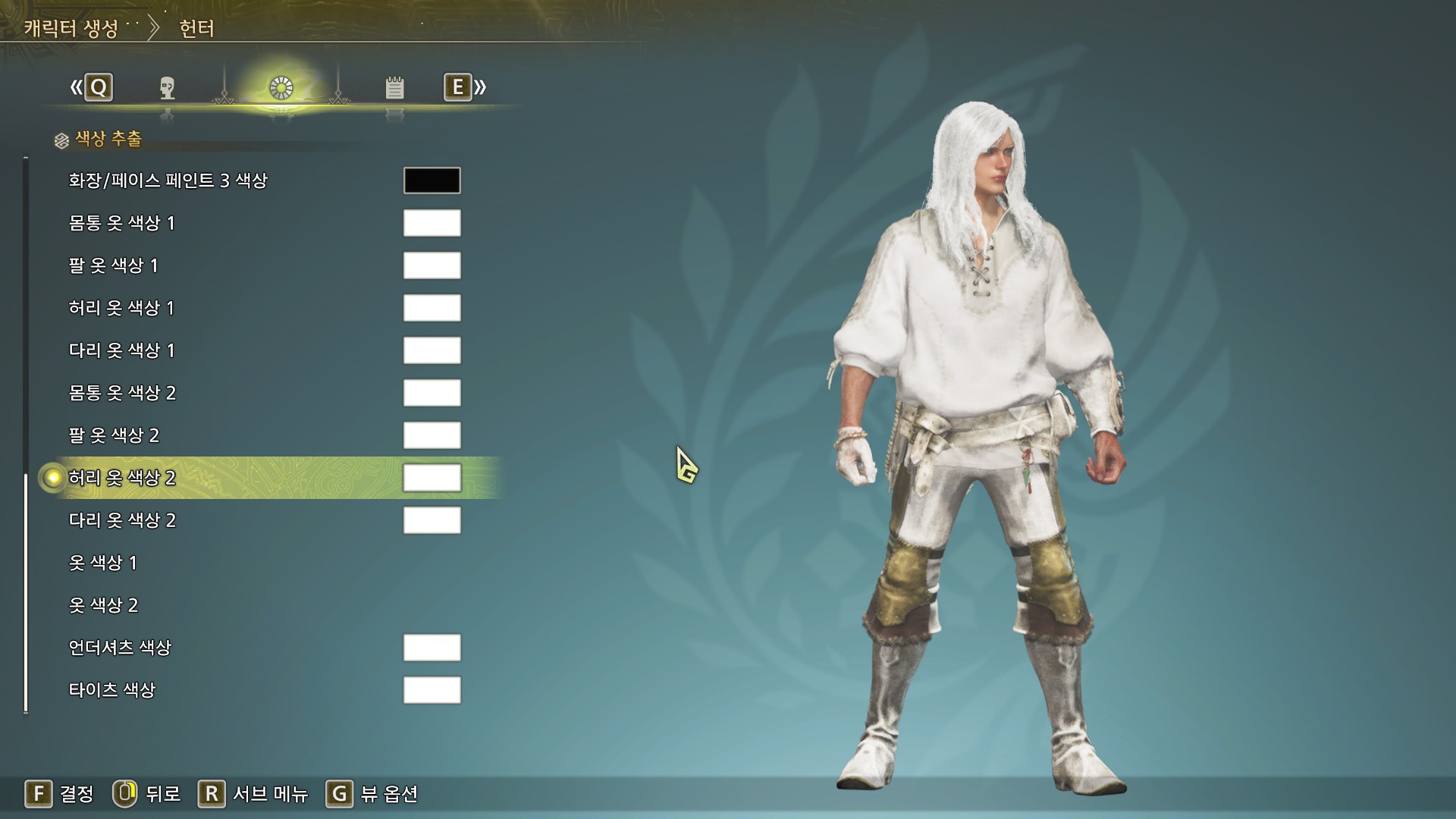The image size is (1456, 819).
Task: Click the white 언더셔츠 색상 swatch
Action: coord(431,648)
